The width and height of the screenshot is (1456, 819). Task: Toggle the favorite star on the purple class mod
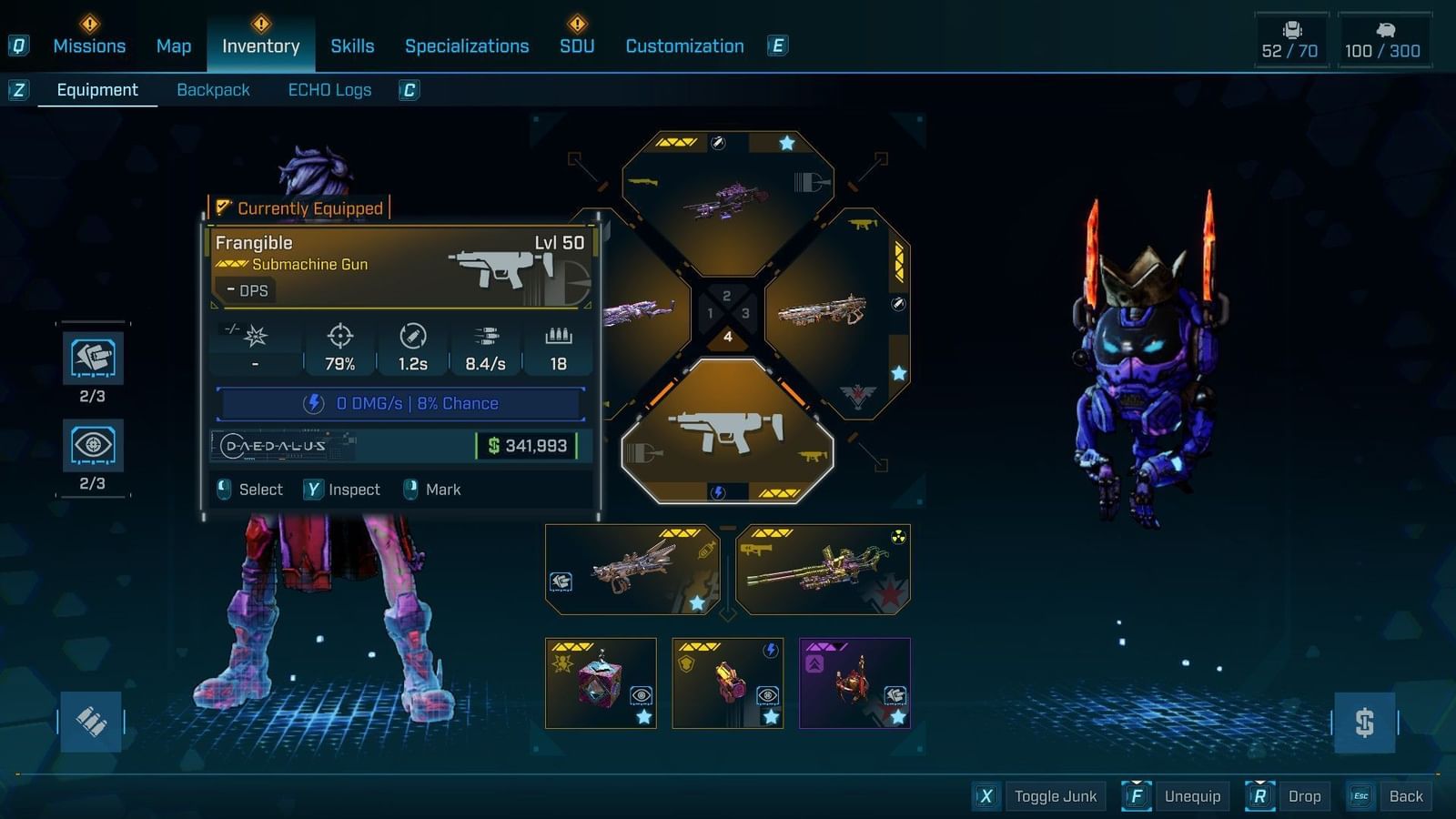tap(897, 716)
